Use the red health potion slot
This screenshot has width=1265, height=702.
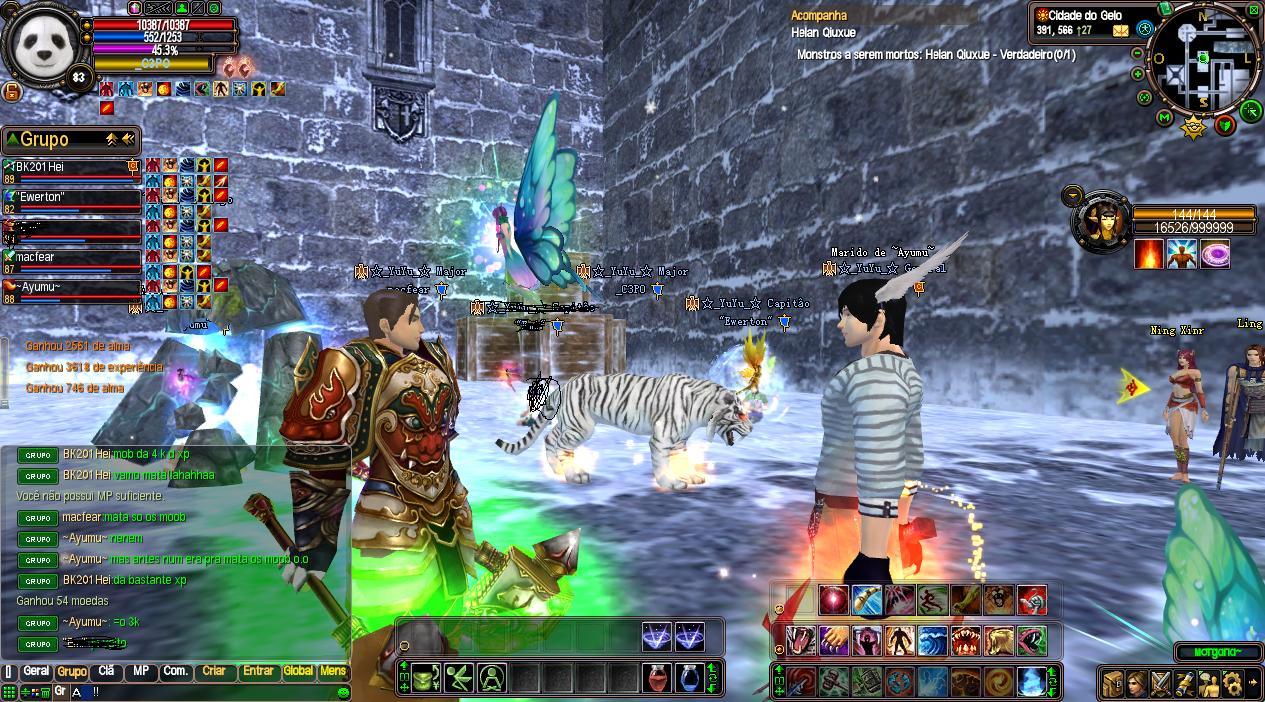(x=657, y=677)
